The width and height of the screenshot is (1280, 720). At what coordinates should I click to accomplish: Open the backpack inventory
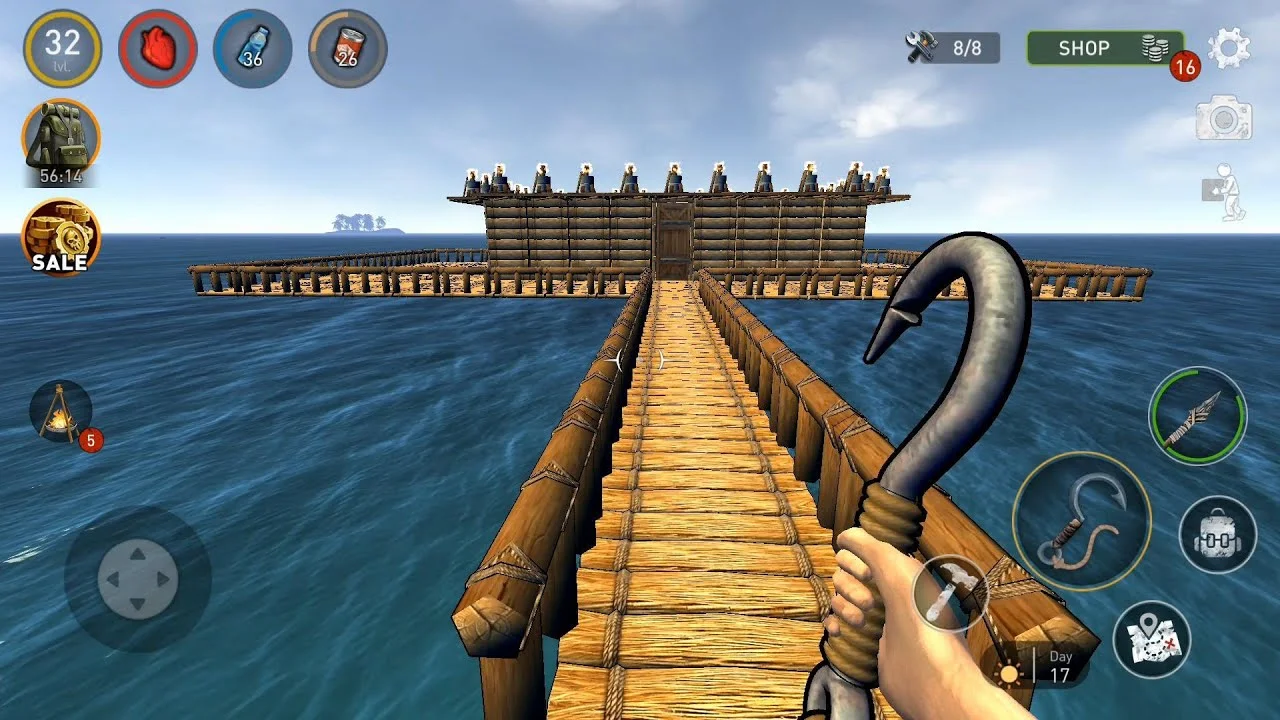tap(1216, 536)
